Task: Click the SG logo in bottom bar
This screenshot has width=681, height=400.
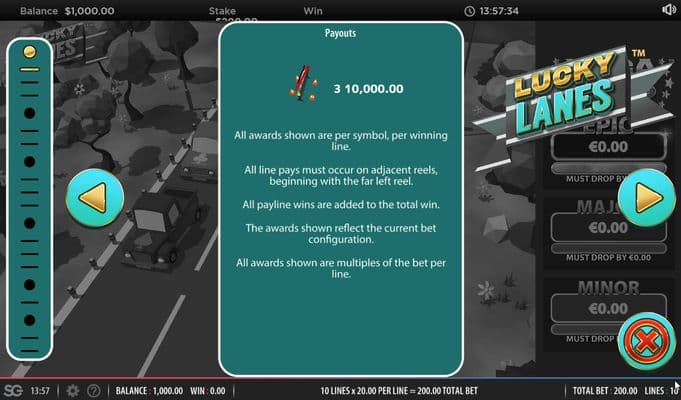Action: click(x=13, y=390)
